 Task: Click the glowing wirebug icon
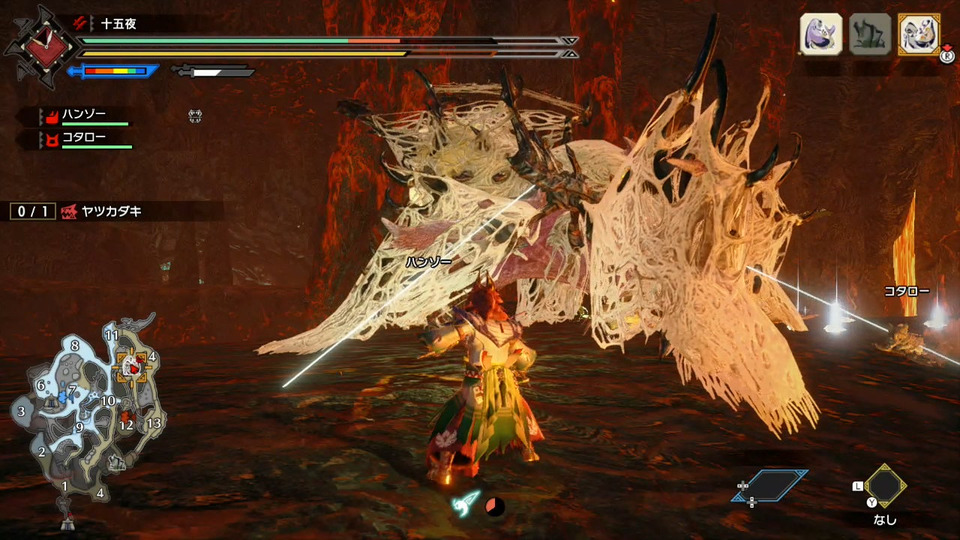(468, 504)
